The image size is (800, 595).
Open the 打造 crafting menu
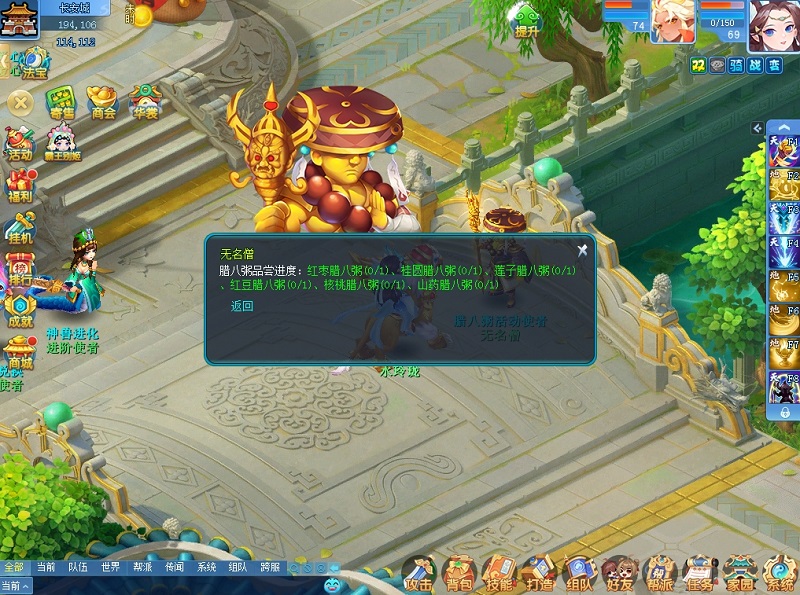click(539, 574)
